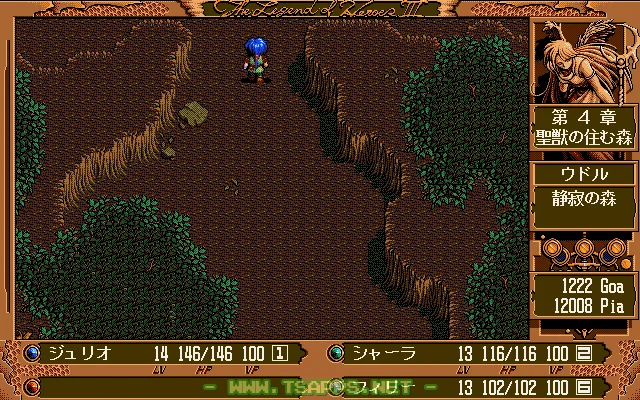
Task: Open the chapter title panel 第4章
Action: (584, 128)
